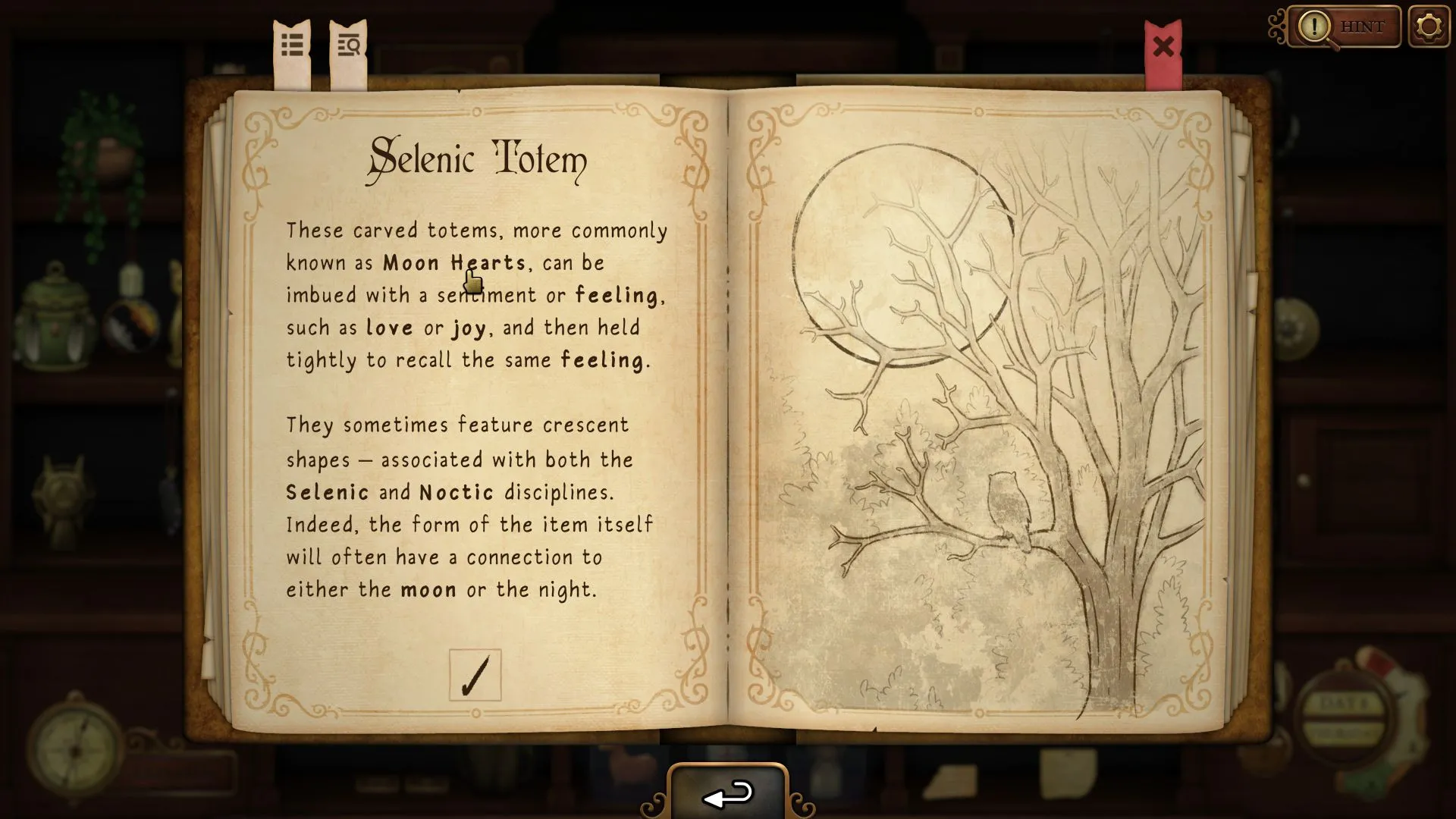Open the contents list bookmark tab
The width and height of the screenshot is (1456, 819).
coord(293,45)
